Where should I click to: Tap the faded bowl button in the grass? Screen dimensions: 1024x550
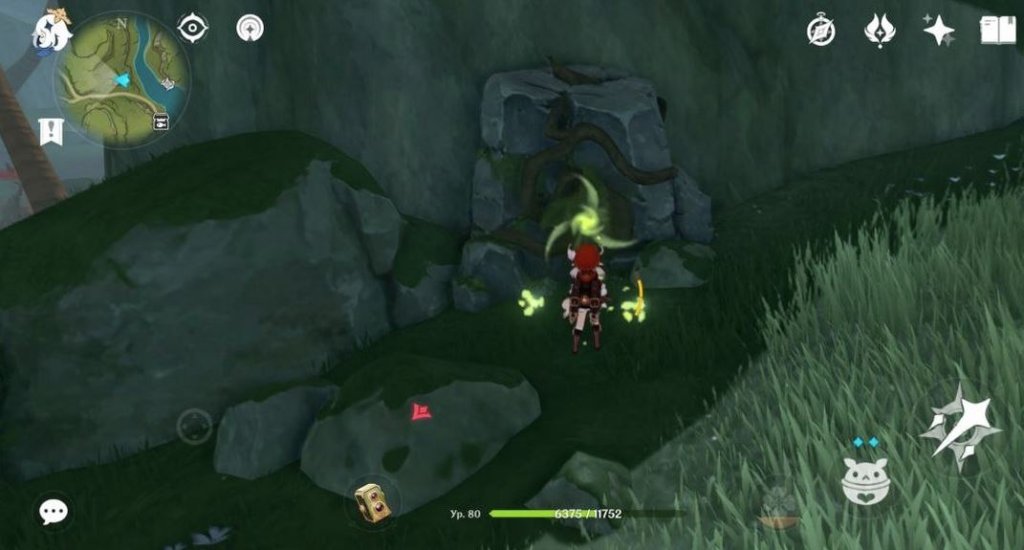point(778,508)
